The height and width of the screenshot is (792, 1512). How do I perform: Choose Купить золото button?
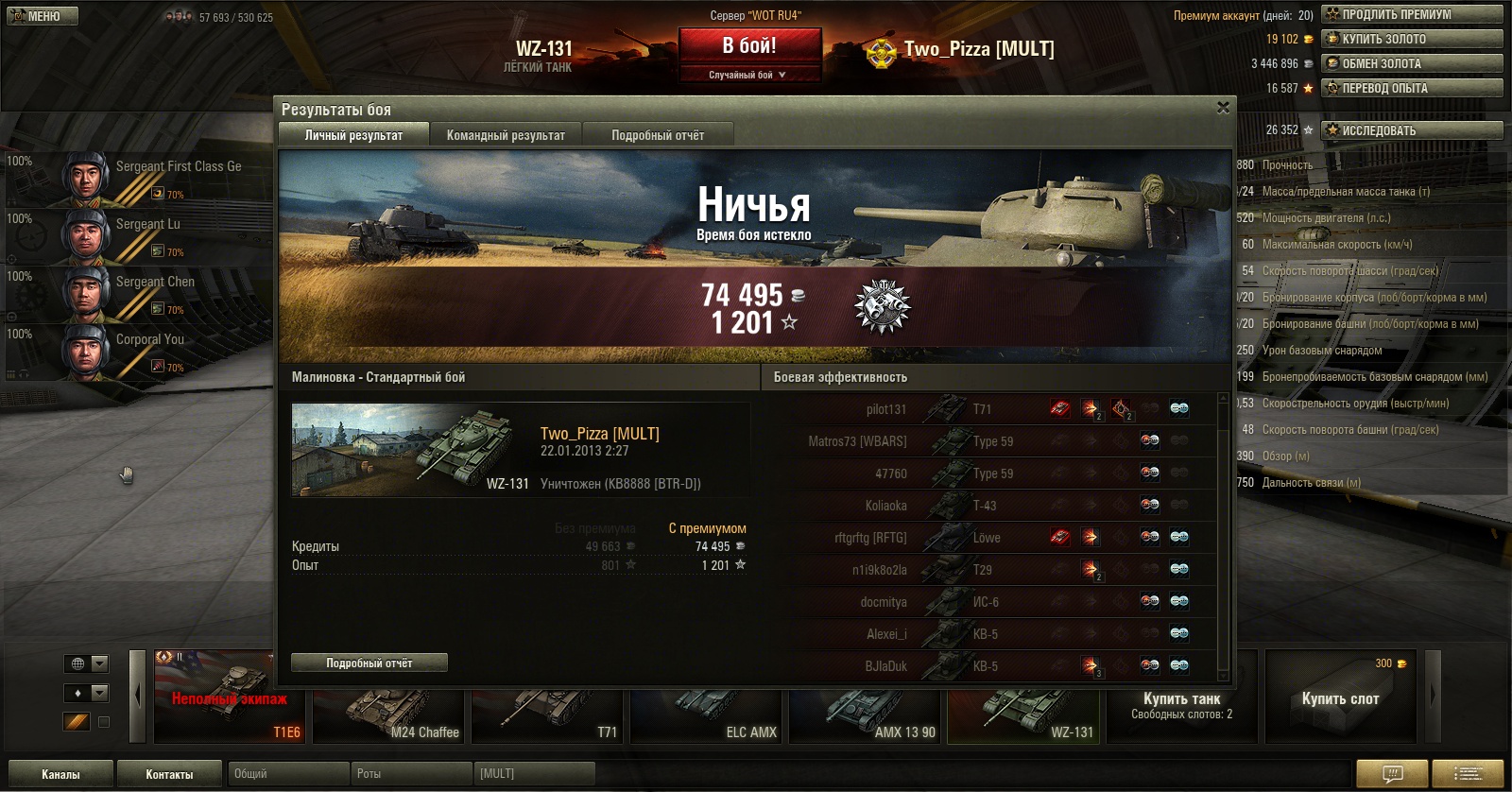click(x=1412, y=39)
